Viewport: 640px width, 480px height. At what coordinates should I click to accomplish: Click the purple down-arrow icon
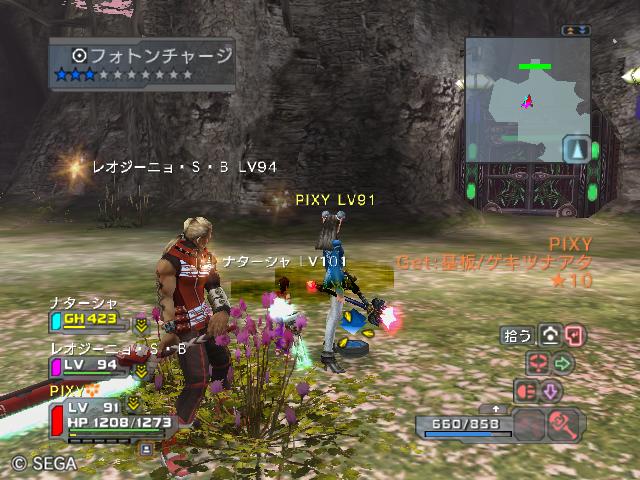(551, 390)
